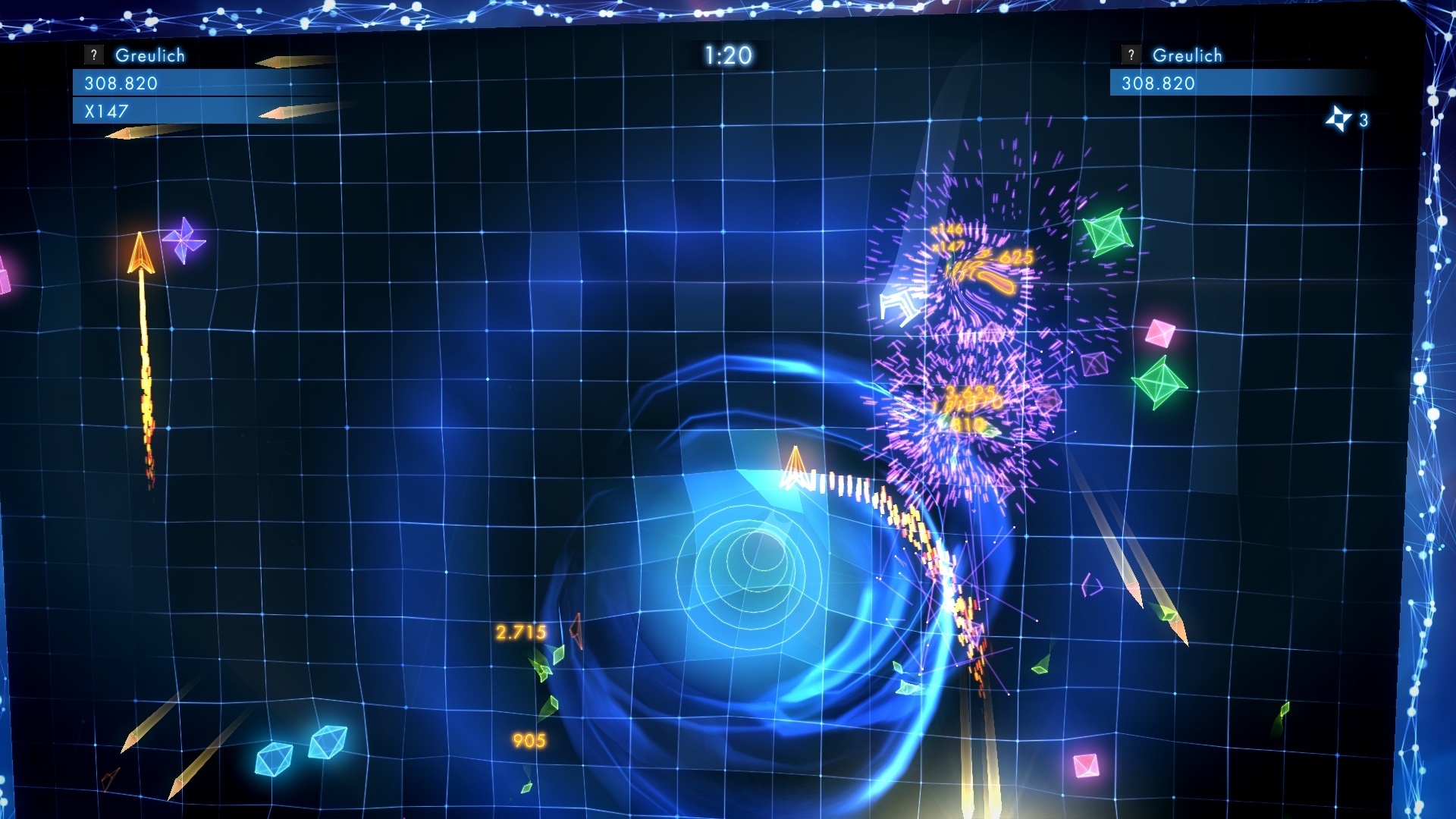
Task: Click the white drone shape in the explosion
Action: (901, 303)
